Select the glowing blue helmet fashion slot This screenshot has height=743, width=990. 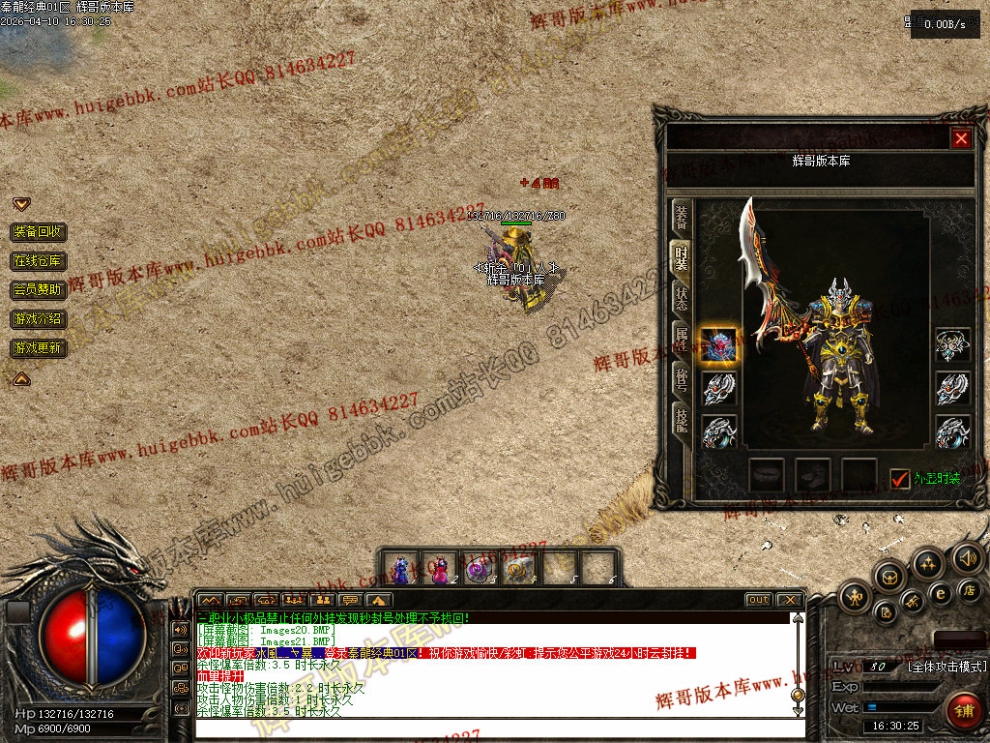pyautogui.click(x=719, y=346)
